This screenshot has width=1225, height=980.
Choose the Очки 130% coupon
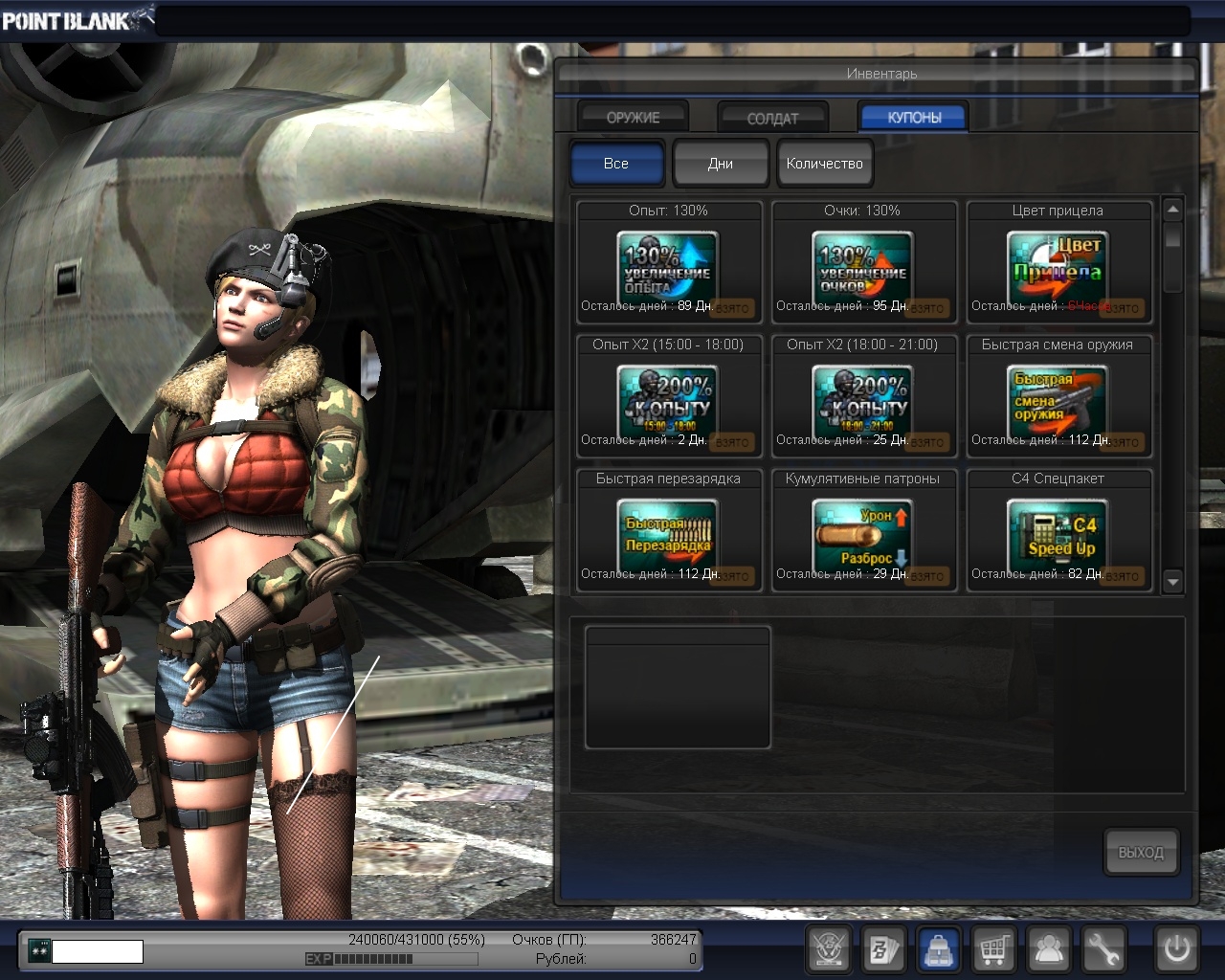[x=863, y=263]
